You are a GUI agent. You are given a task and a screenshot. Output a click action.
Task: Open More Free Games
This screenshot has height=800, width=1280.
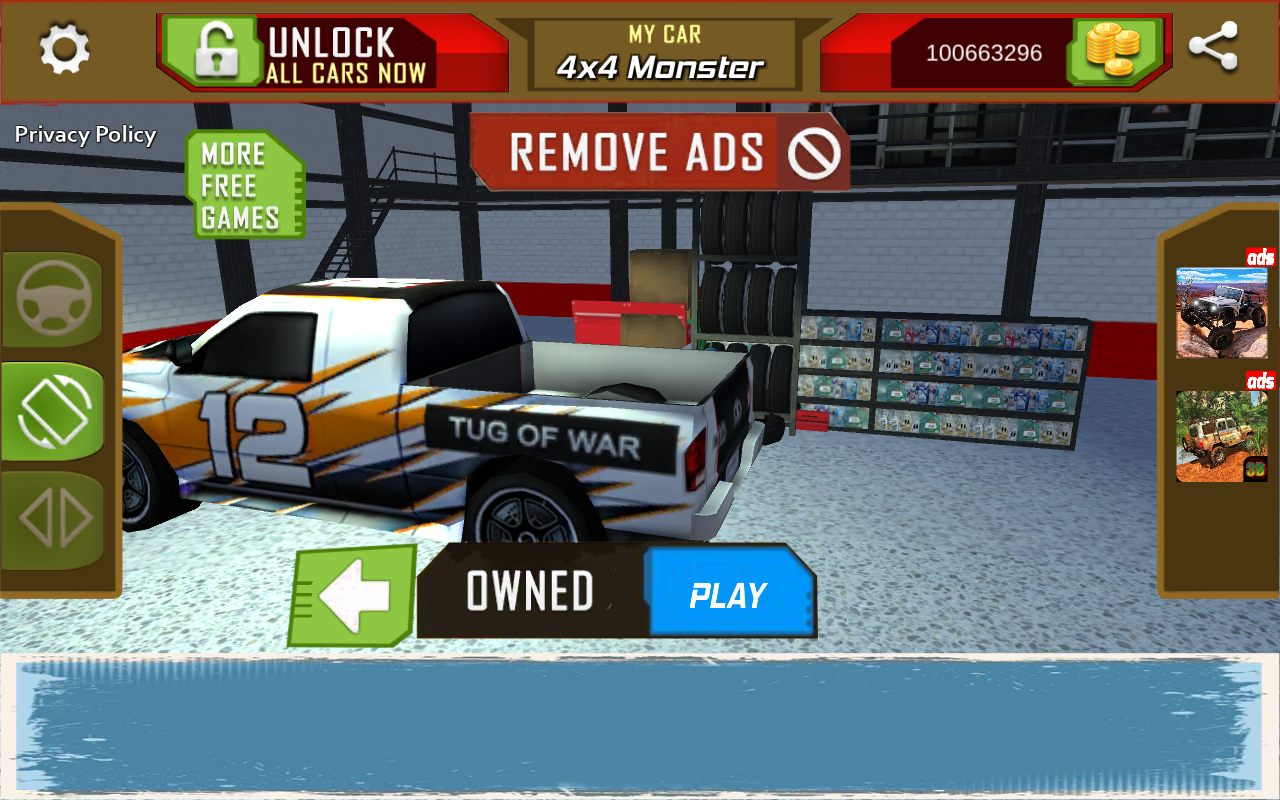click(242, 186)
